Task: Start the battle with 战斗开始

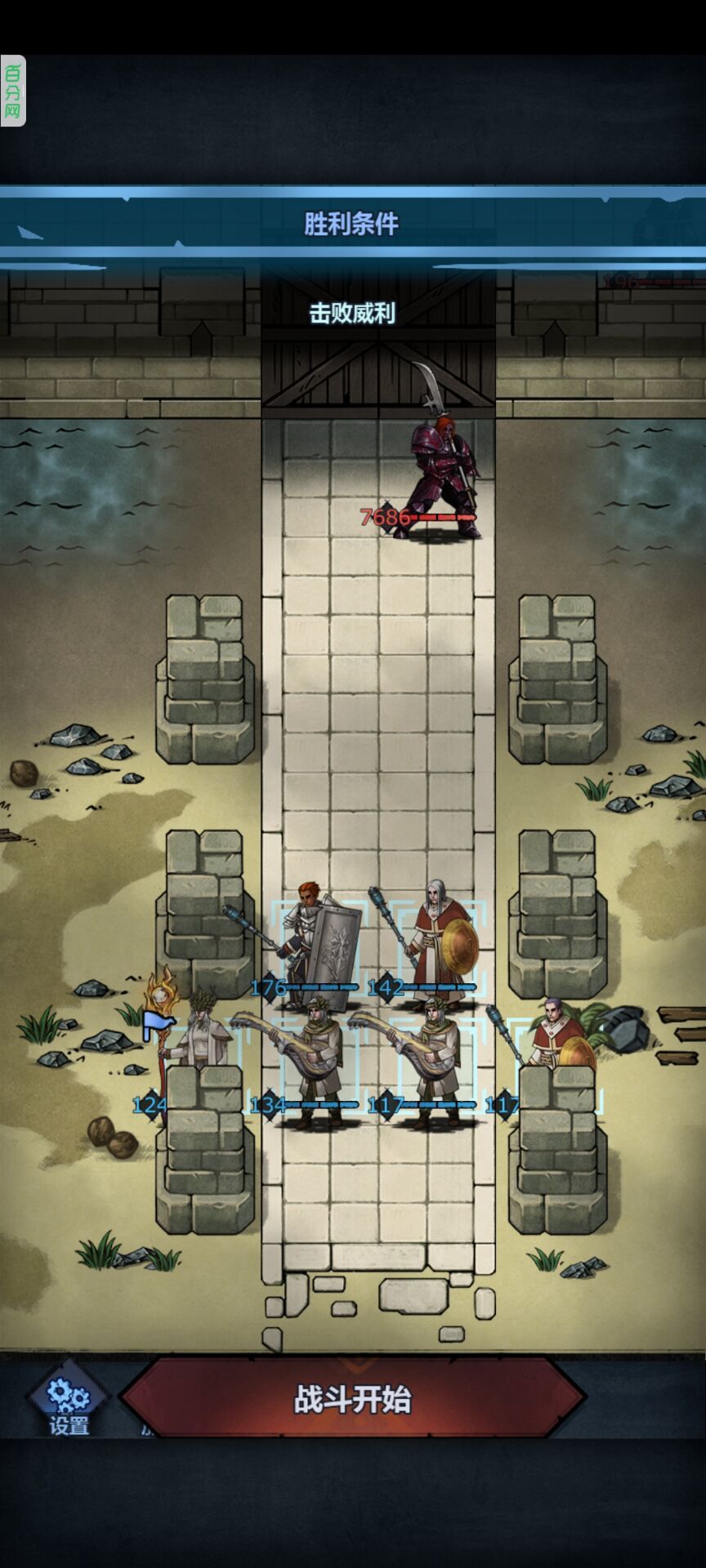Action: [x=353, y=1399]
